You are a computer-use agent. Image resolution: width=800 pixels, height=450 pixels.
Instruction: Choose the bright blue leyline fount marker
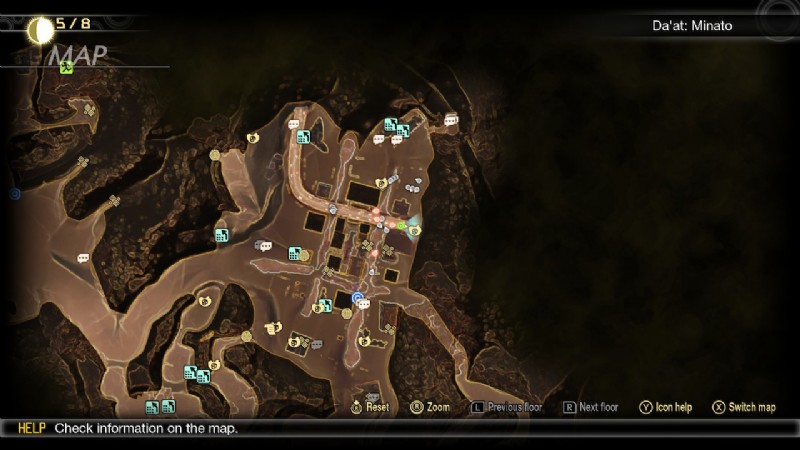click(357, 297)
